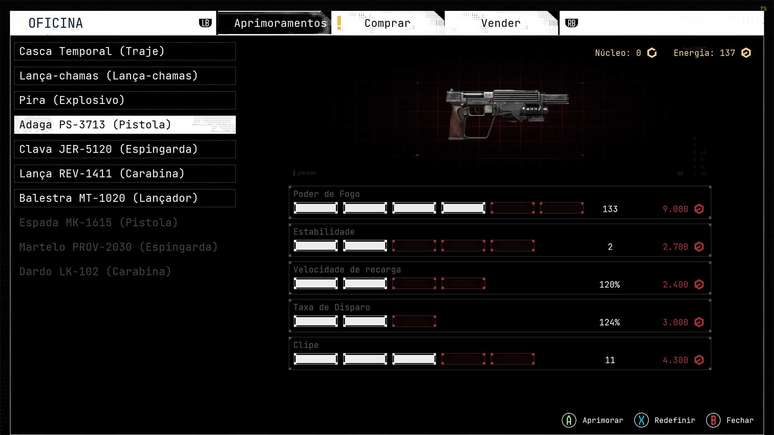This screenshot has height=435, width=774.
Task: Select the locked Martelo PROV-2030 entry
Action: 125,247
